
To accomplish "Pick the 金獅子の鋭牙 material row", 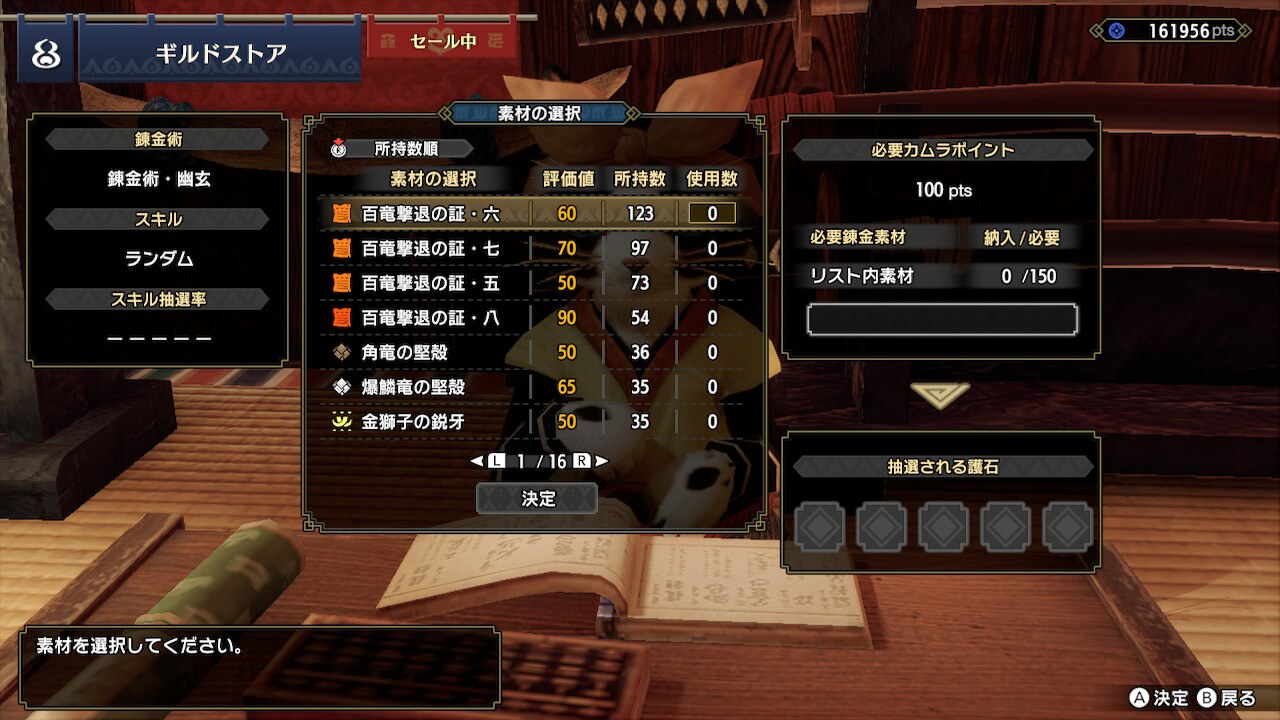I will click(413, 422).
